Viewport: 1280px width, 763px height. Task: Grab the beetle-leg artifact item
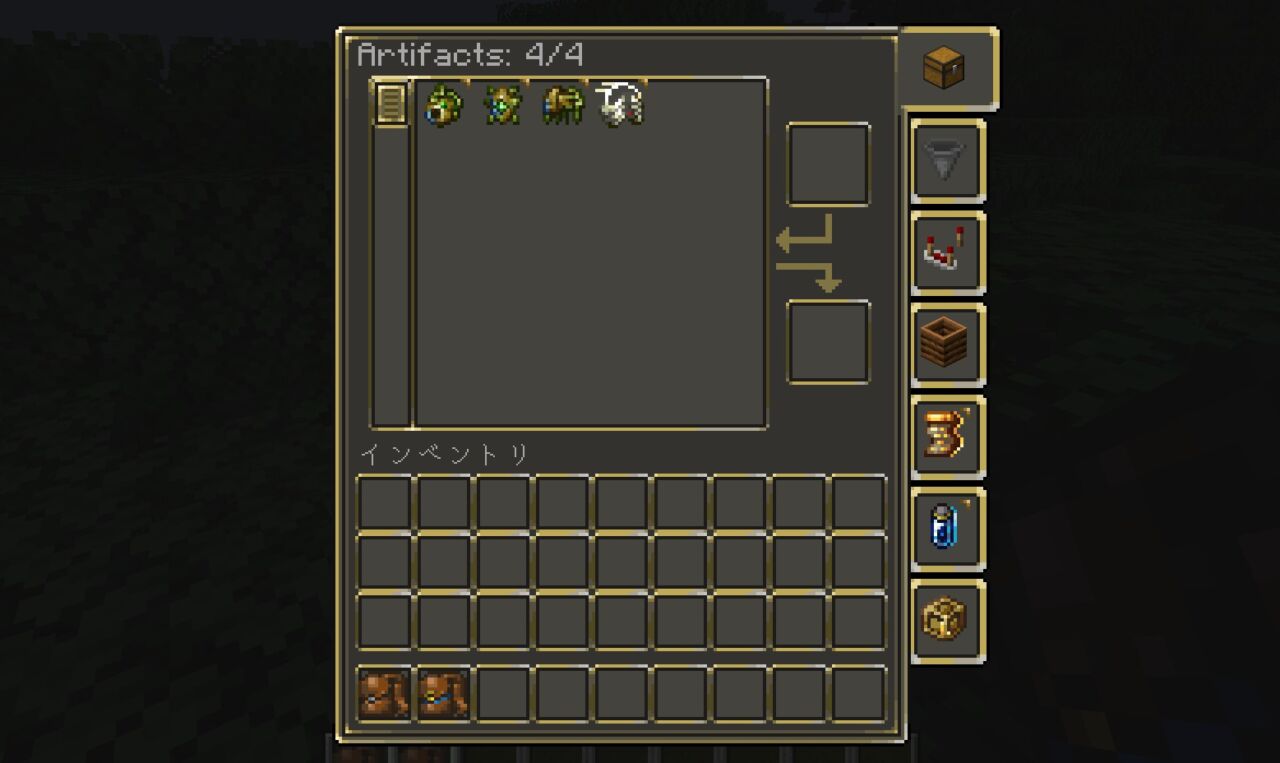(x=561, y=107)
